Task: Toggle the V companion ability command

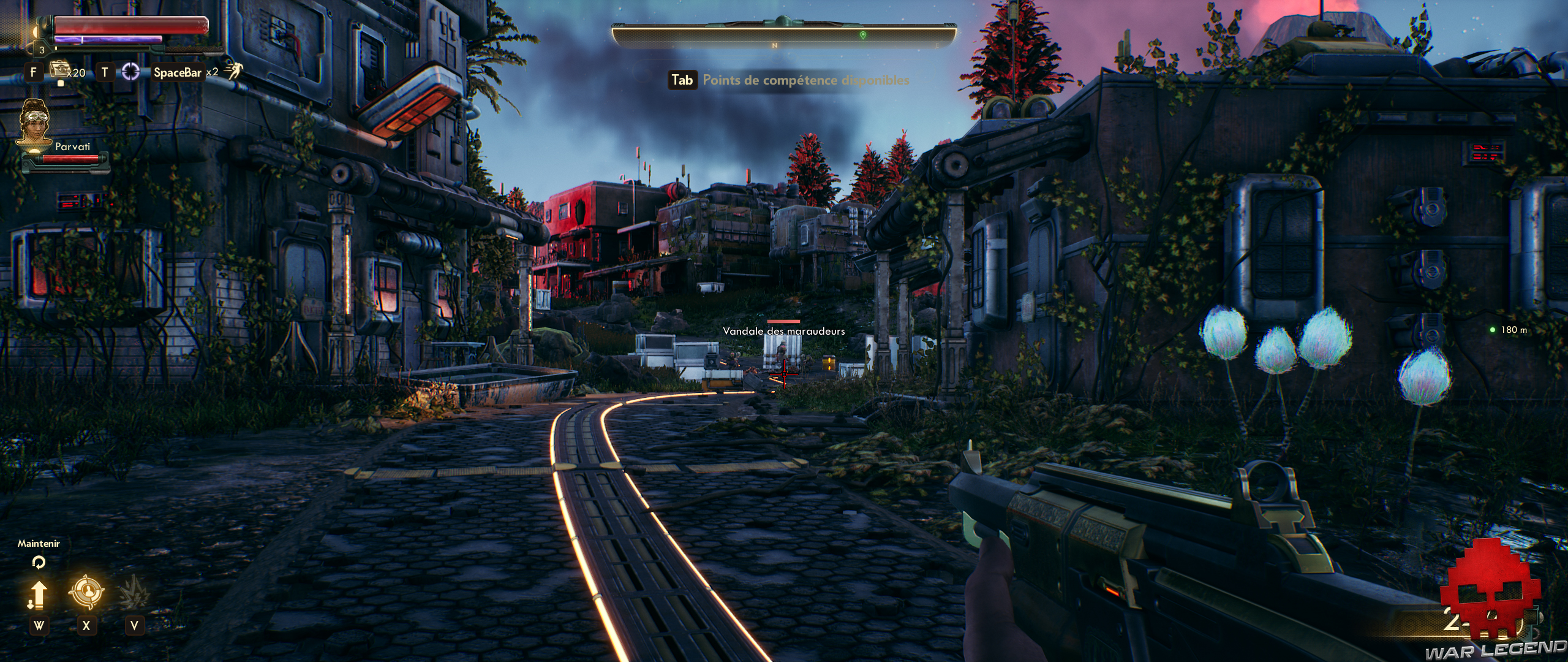Action: pyautogui.click(x=134, y=626)
